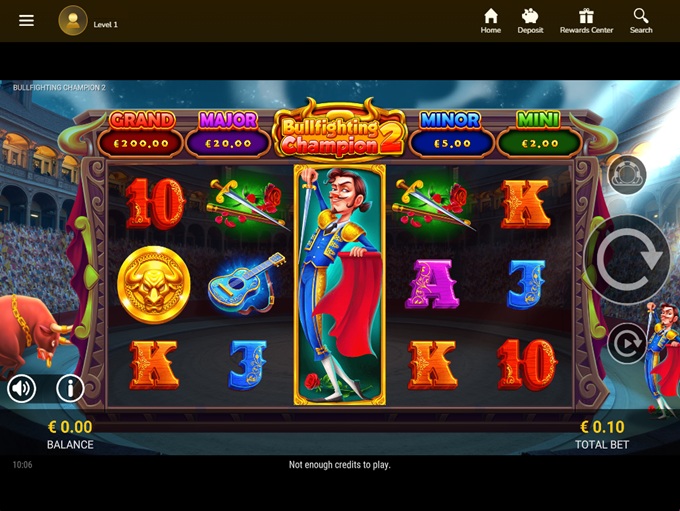Screen dimensions: 680x511
Task: Spin the reels with the large spin button
Action: click(x=628, y=259)
